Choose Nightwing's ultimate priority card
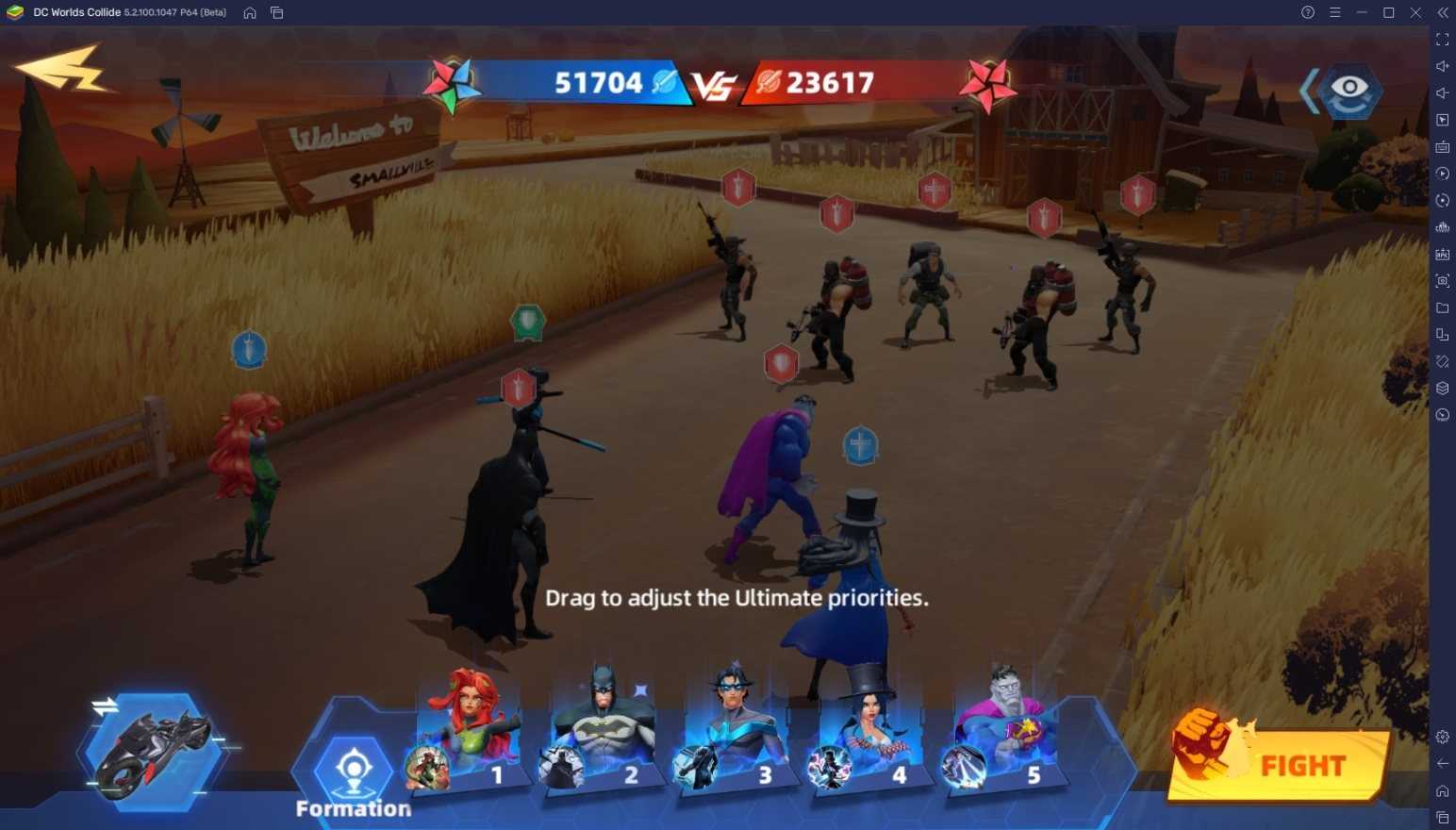Viewport: 1456px width, 830px height. (x=736, y=731)
